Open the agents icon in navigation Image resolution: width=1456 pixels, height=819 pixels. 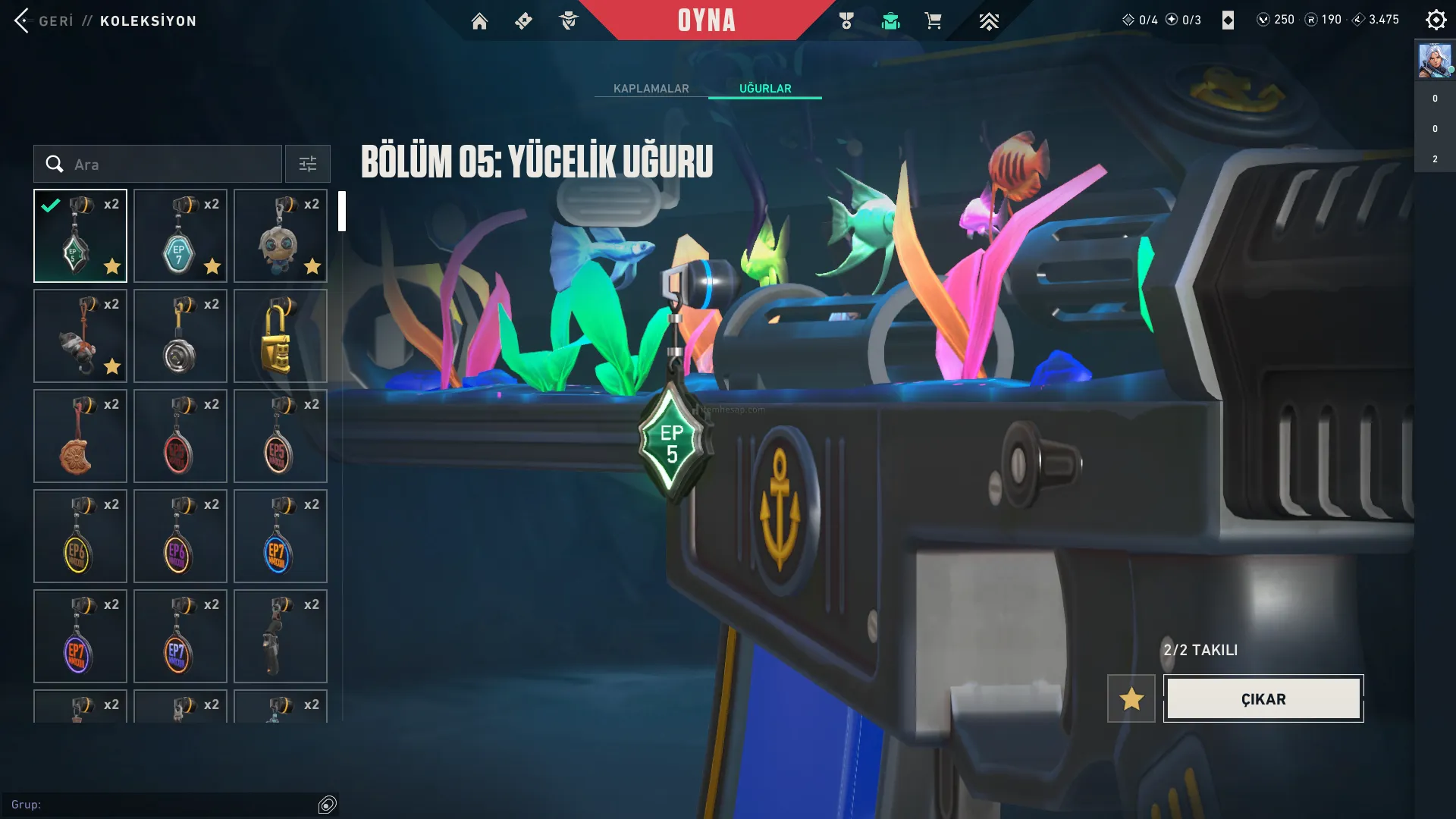[568, 21]
